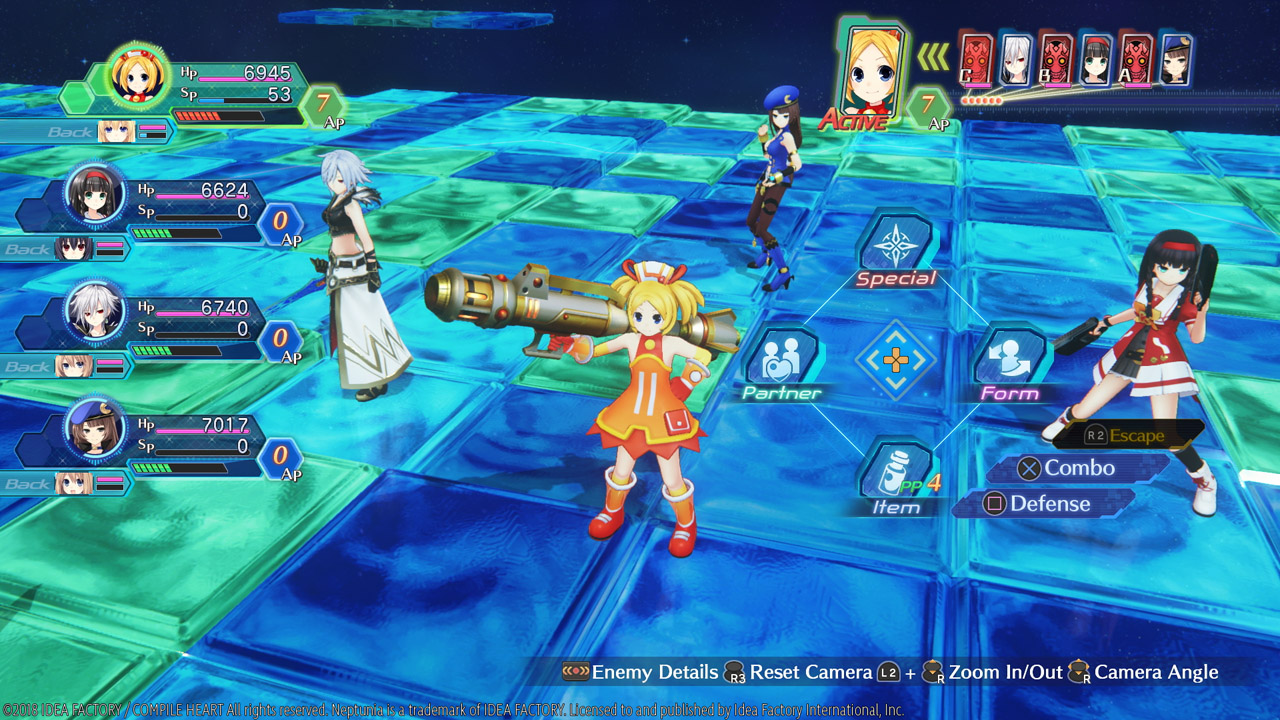The height and width of the screenshot is (720, 1280).
Task: Select the blue-beret party member with 7017 HP
Action: coord(95,430)
